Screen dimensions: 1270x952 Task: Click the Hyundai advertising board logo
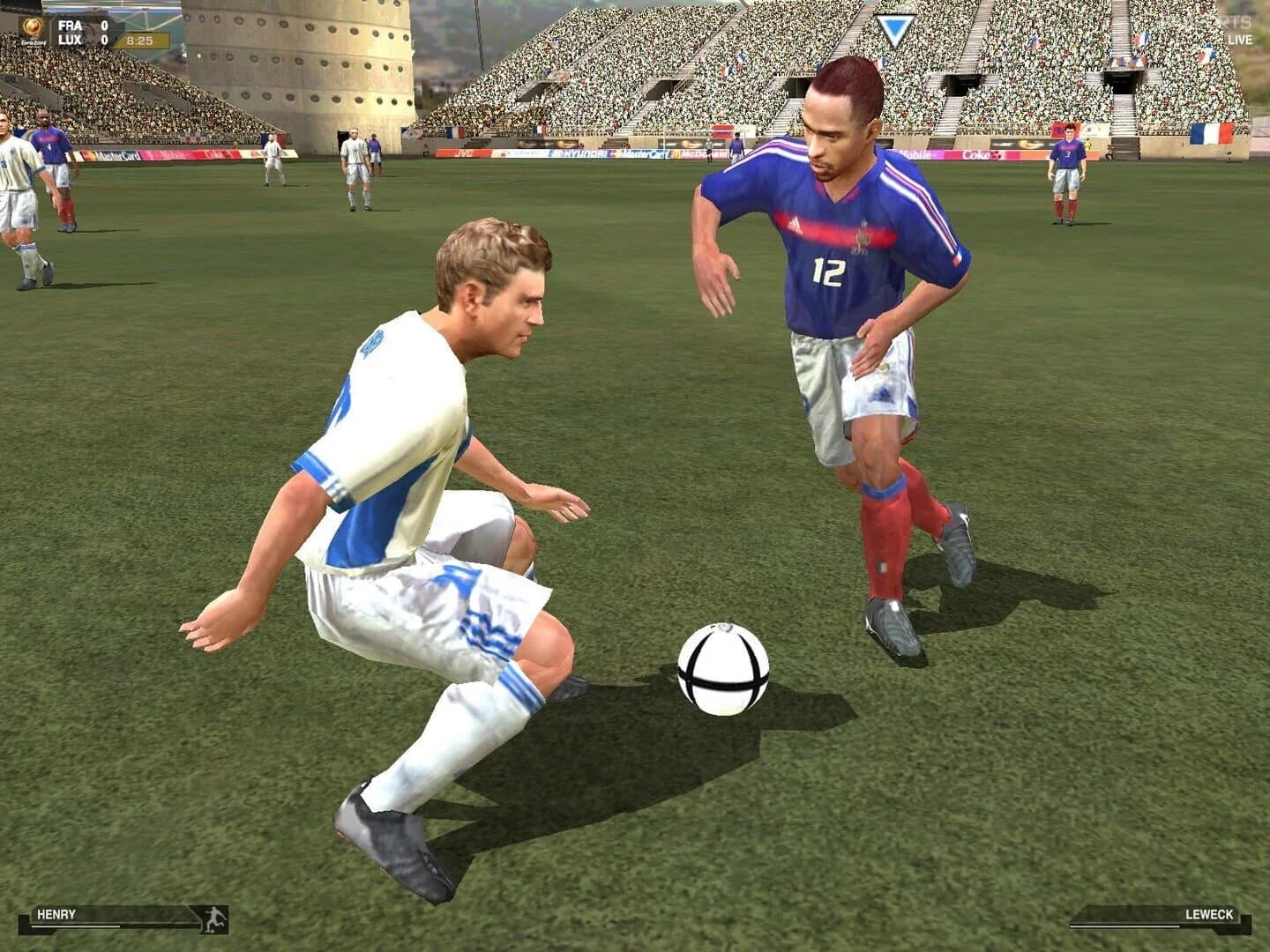pos(578,152)
